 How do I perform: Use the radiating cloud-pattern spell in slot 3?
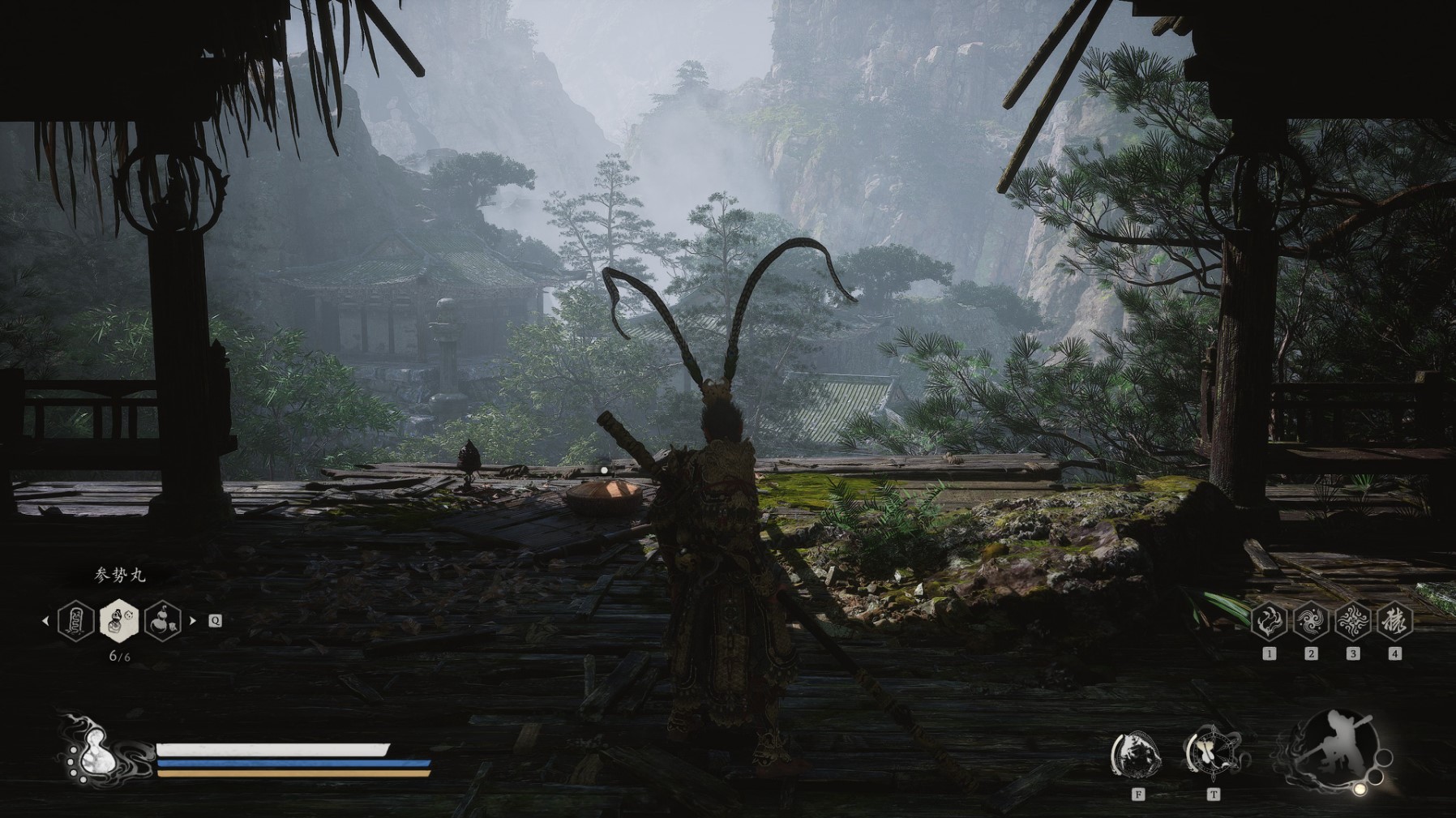pos(1352,622)
